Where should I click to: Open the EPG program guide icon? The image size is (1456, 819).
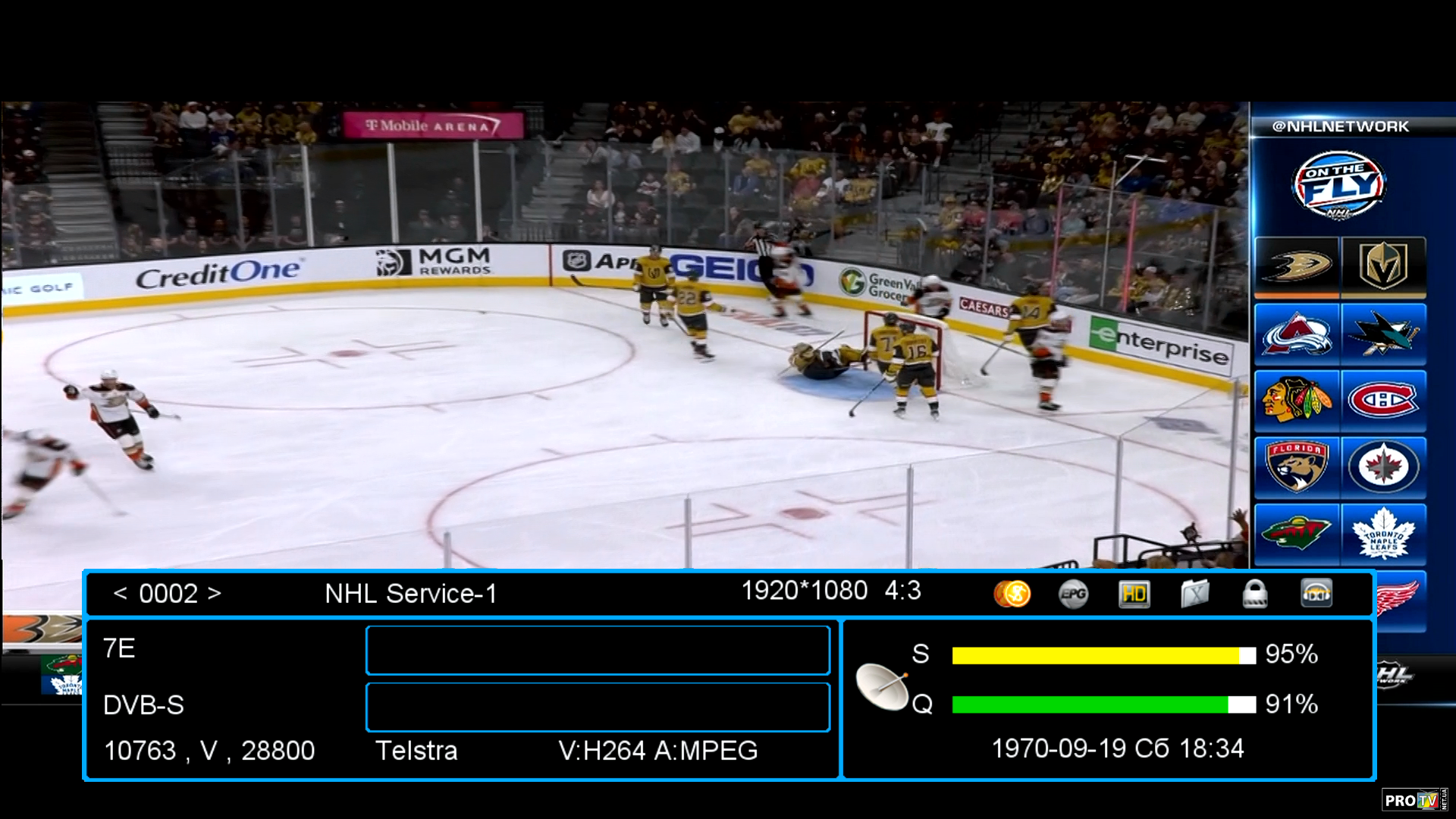(x=1073, y=594)
